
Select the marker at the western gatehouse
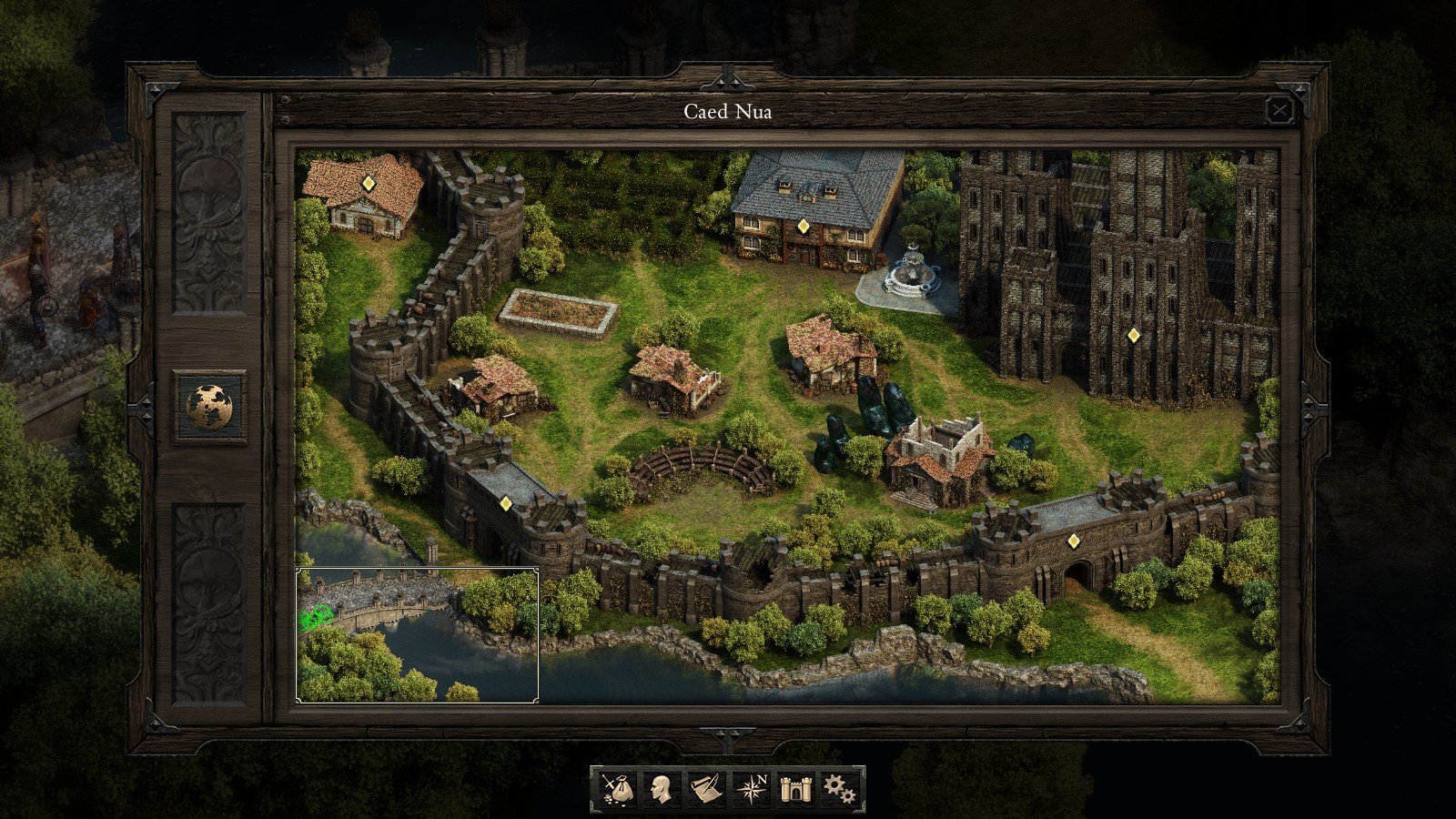point(507,501)
